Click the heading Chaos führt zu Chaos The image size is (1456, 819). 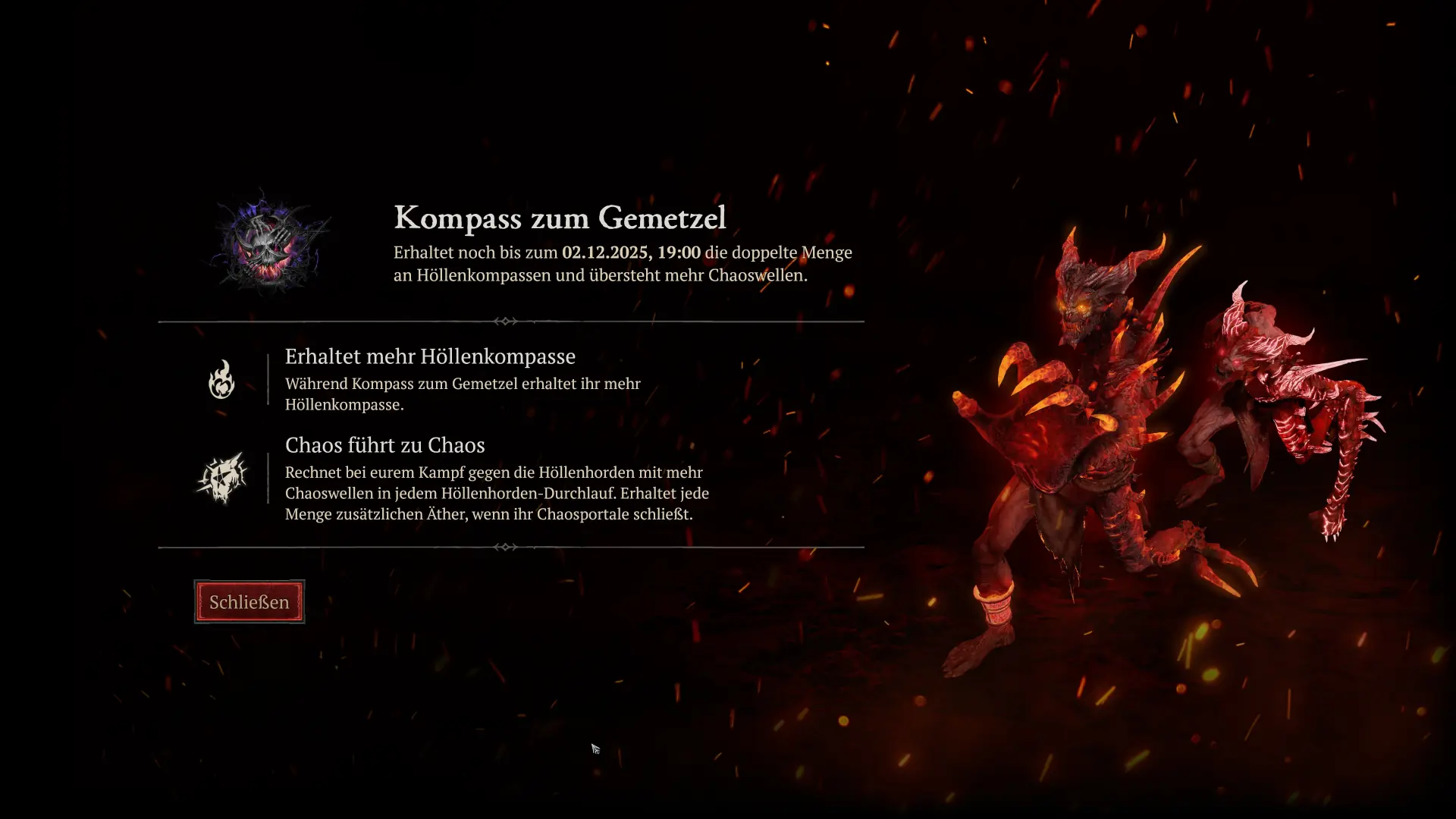(x=385, y=445)
